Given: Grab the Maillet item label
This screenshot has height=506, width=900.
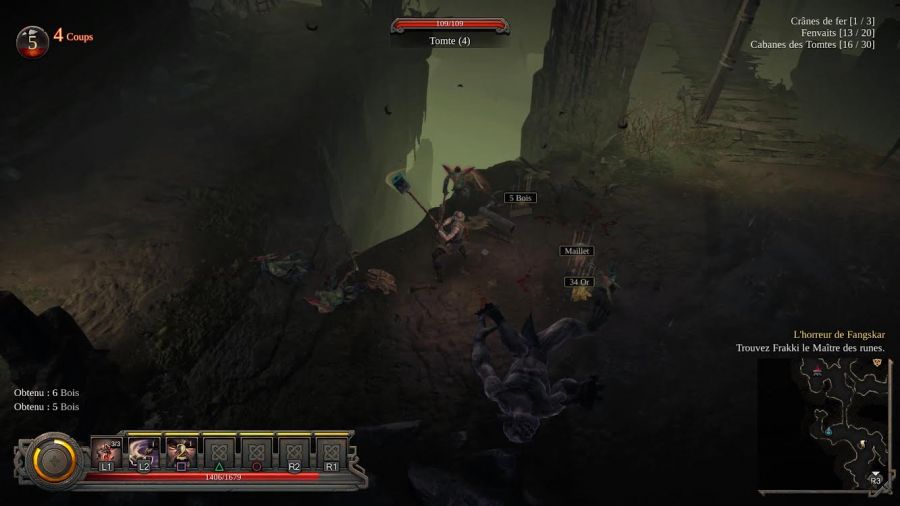Looking at the screenshot, I should click(x=576, y=251).
